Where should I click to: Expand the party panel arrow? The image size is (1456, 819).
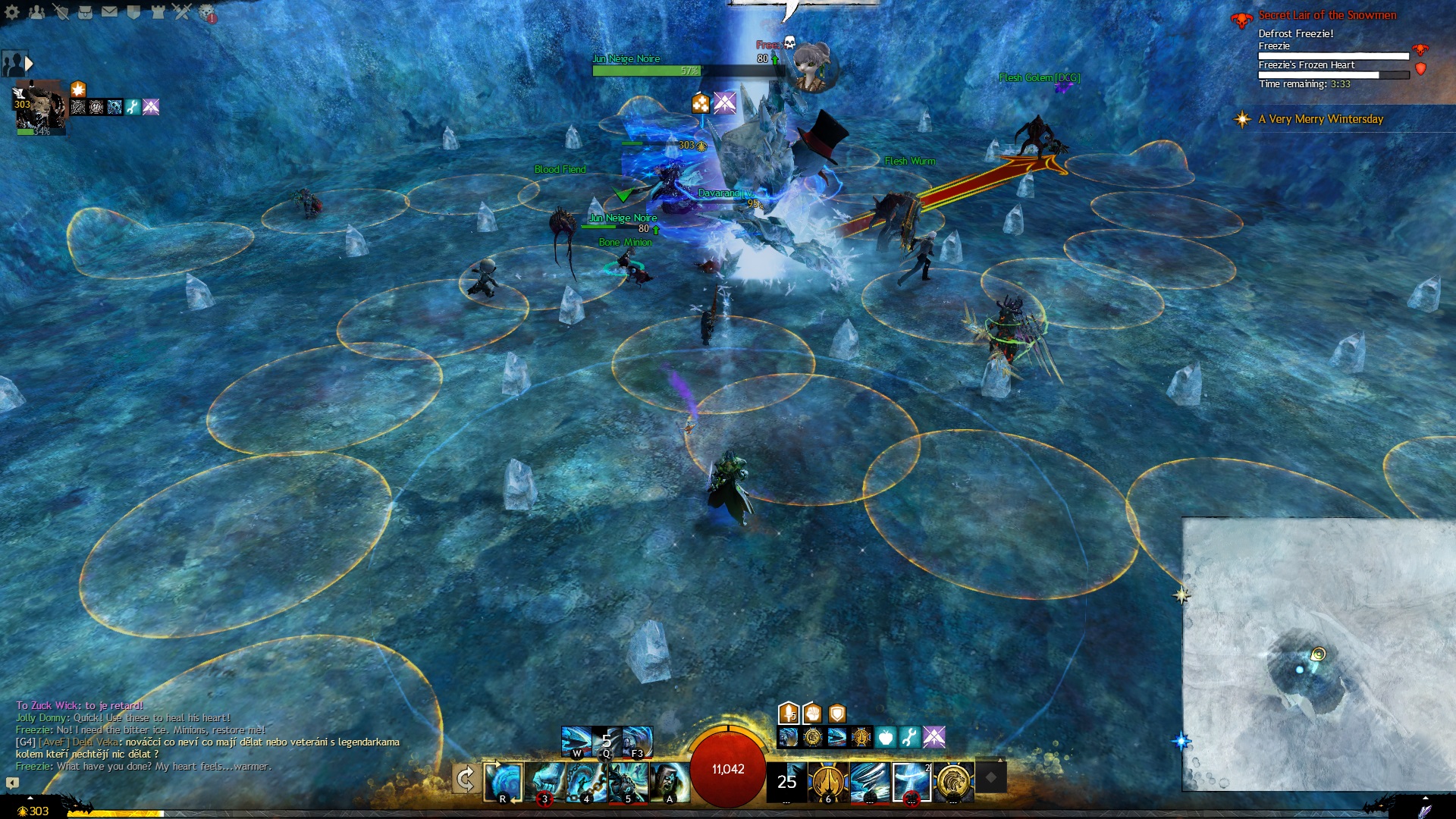point(29,64)
